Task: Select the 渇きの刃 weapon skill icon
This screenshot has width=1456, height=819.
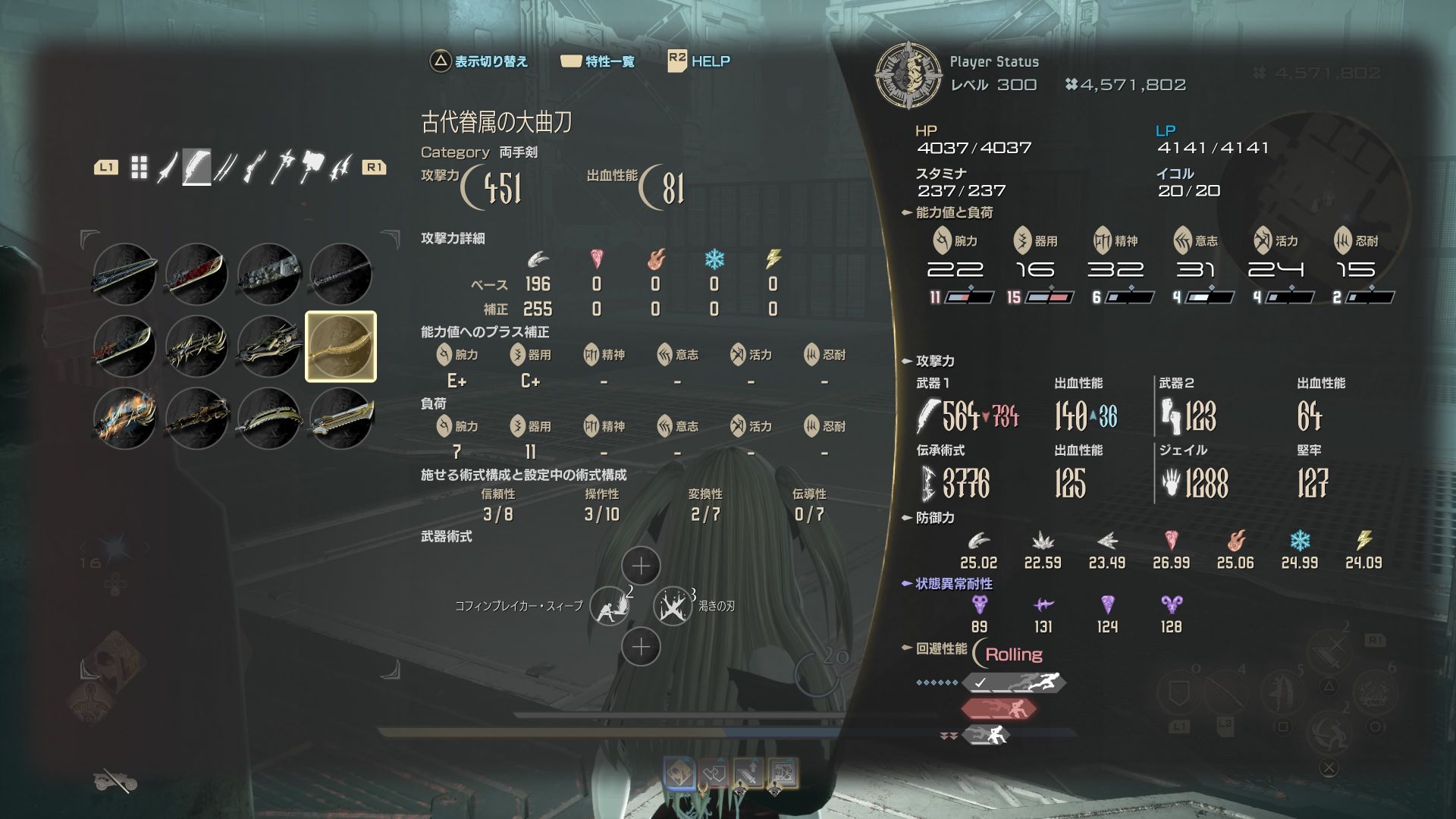Action: [x=672, y=606]
